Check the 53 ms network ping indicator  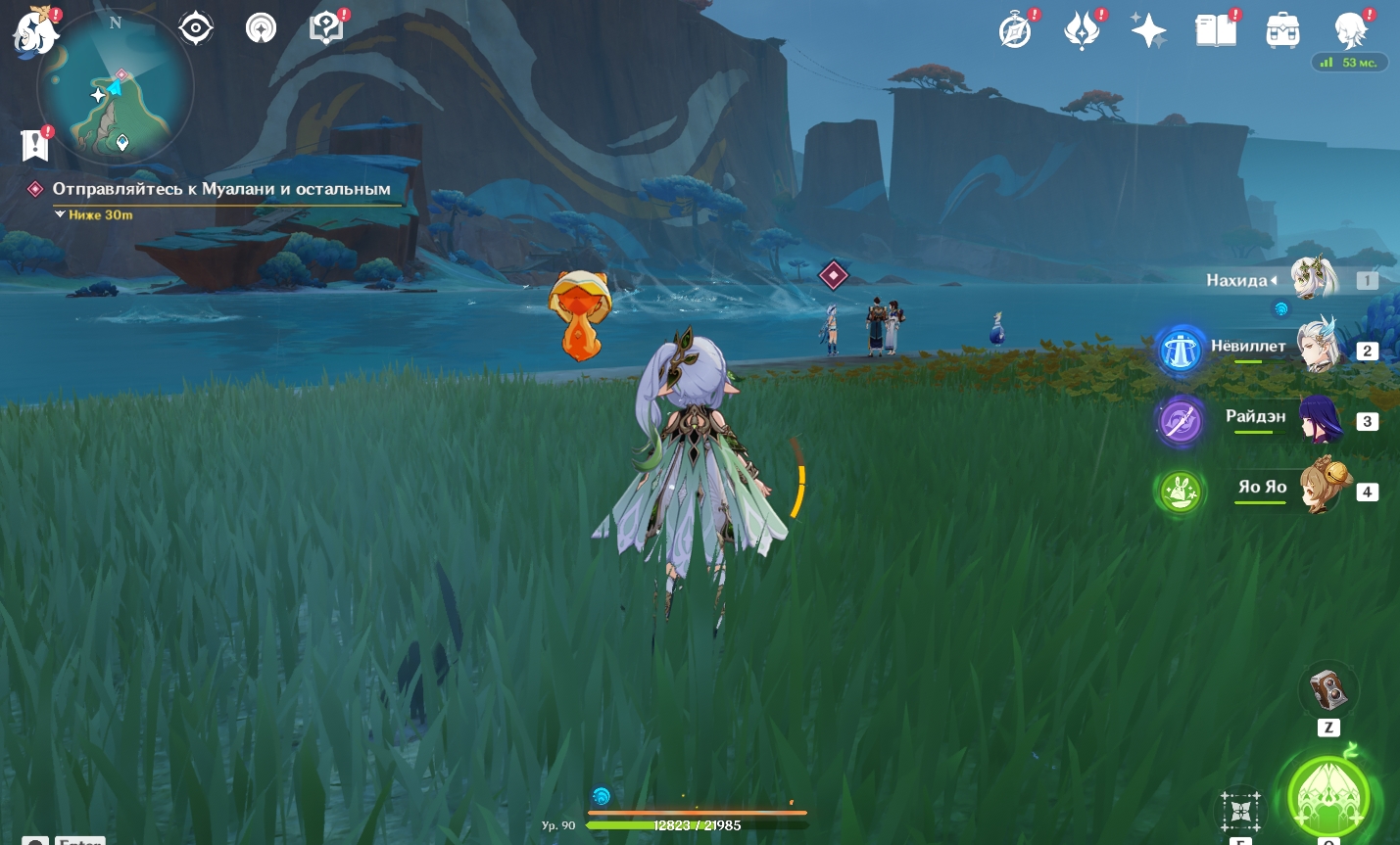(1350, 63)
